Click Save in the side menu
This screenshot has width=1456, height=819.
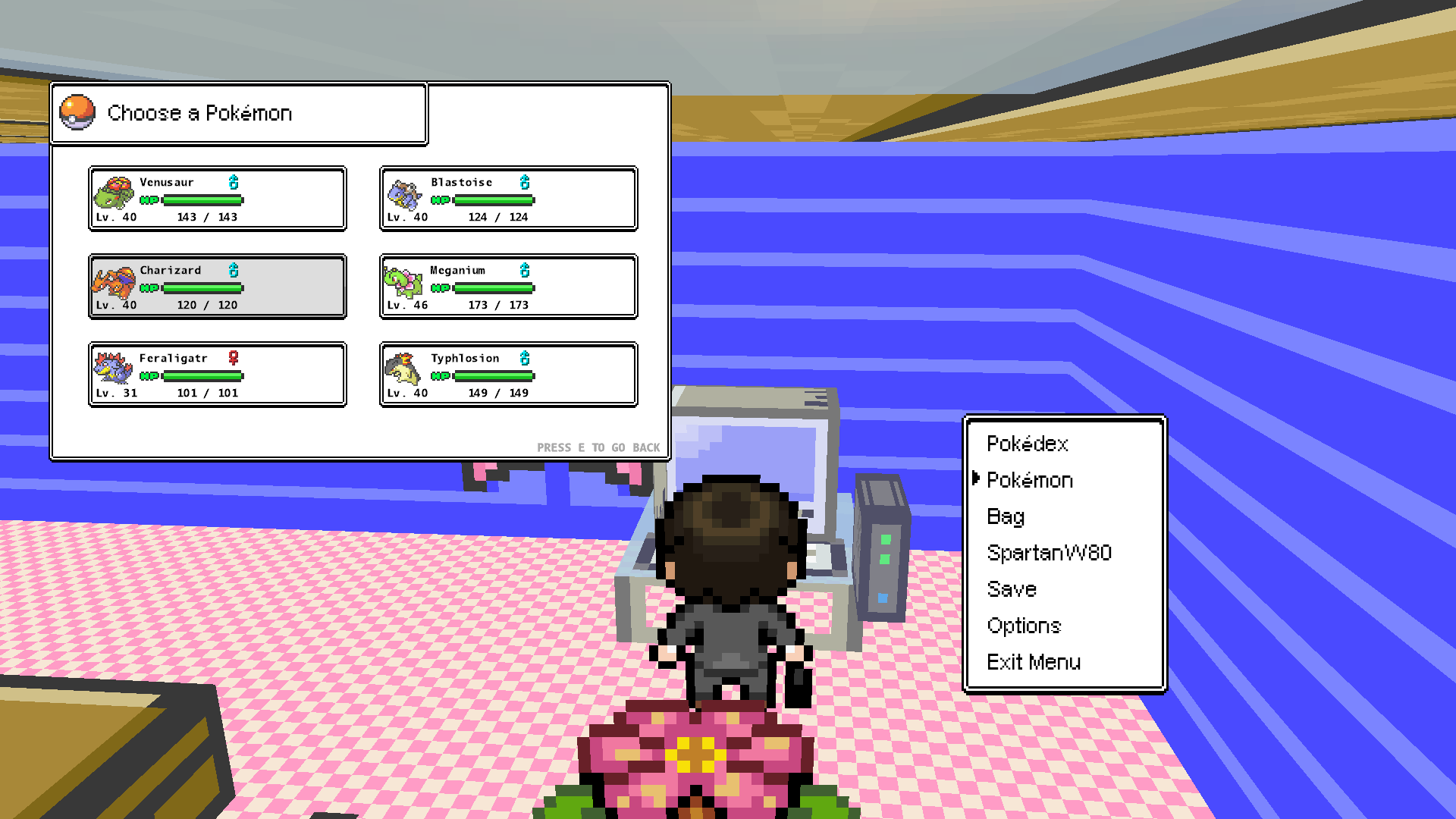point(1011,589)
